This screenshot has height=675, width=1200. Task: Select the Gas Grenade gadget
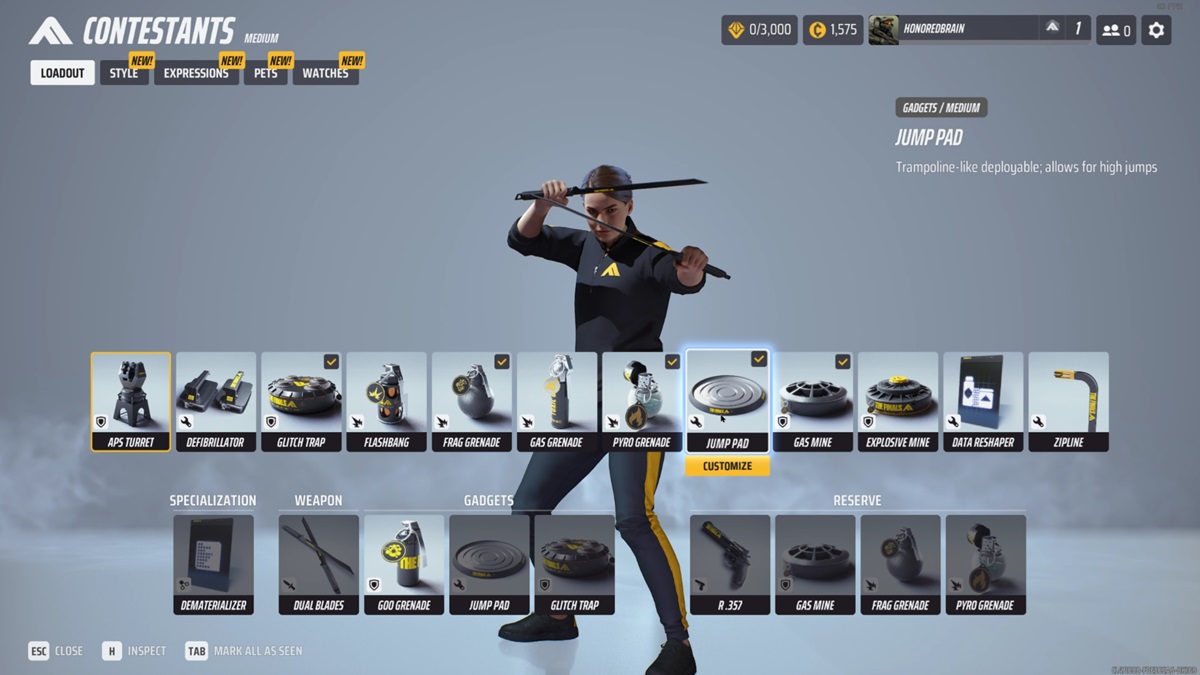pos(557,401)
